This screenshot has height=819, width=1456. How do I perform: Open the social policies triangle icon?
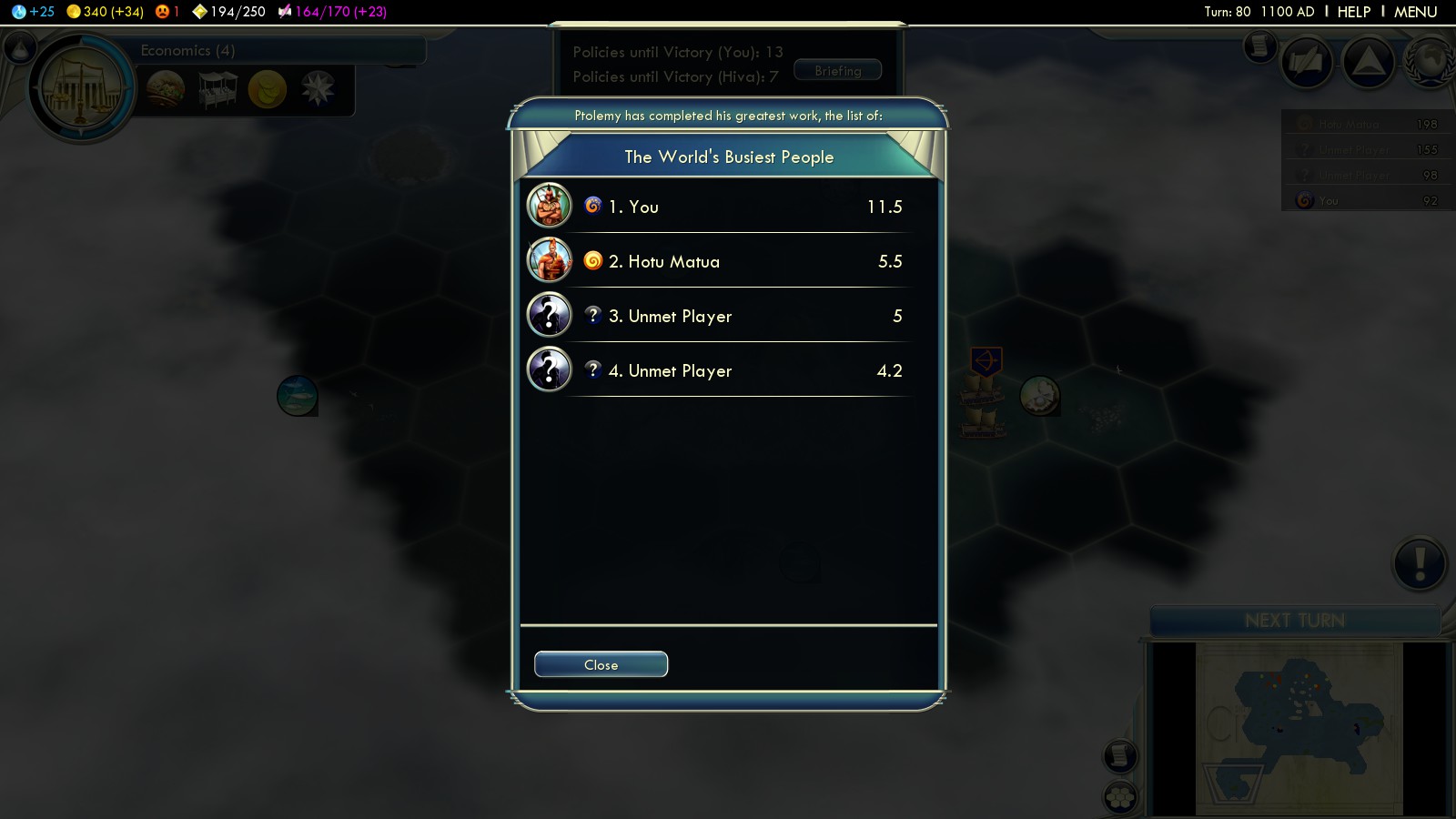pyautogui.click(x=1369, y=62)
